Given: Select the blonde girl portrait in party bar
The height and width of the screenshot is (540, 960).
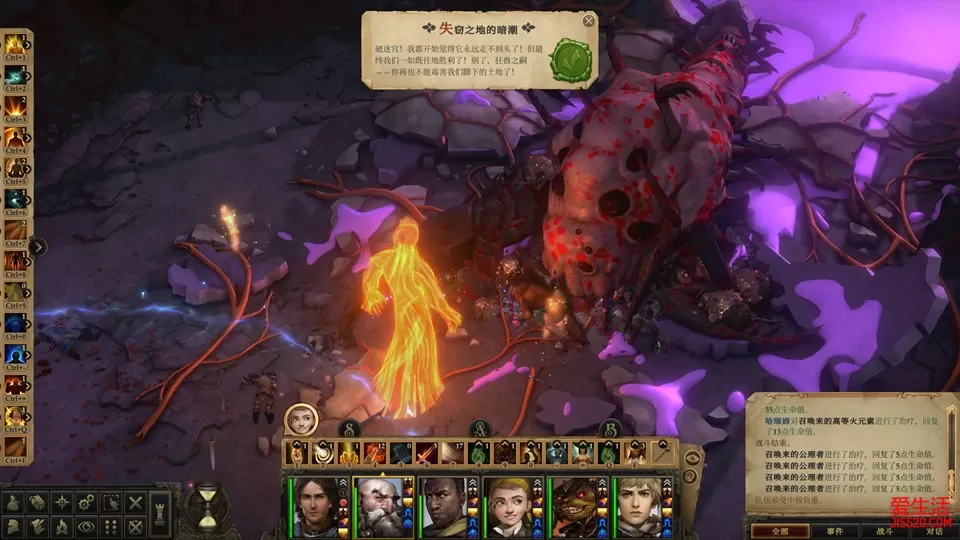Looking at the screenshot, I should [x=507, y=506].
